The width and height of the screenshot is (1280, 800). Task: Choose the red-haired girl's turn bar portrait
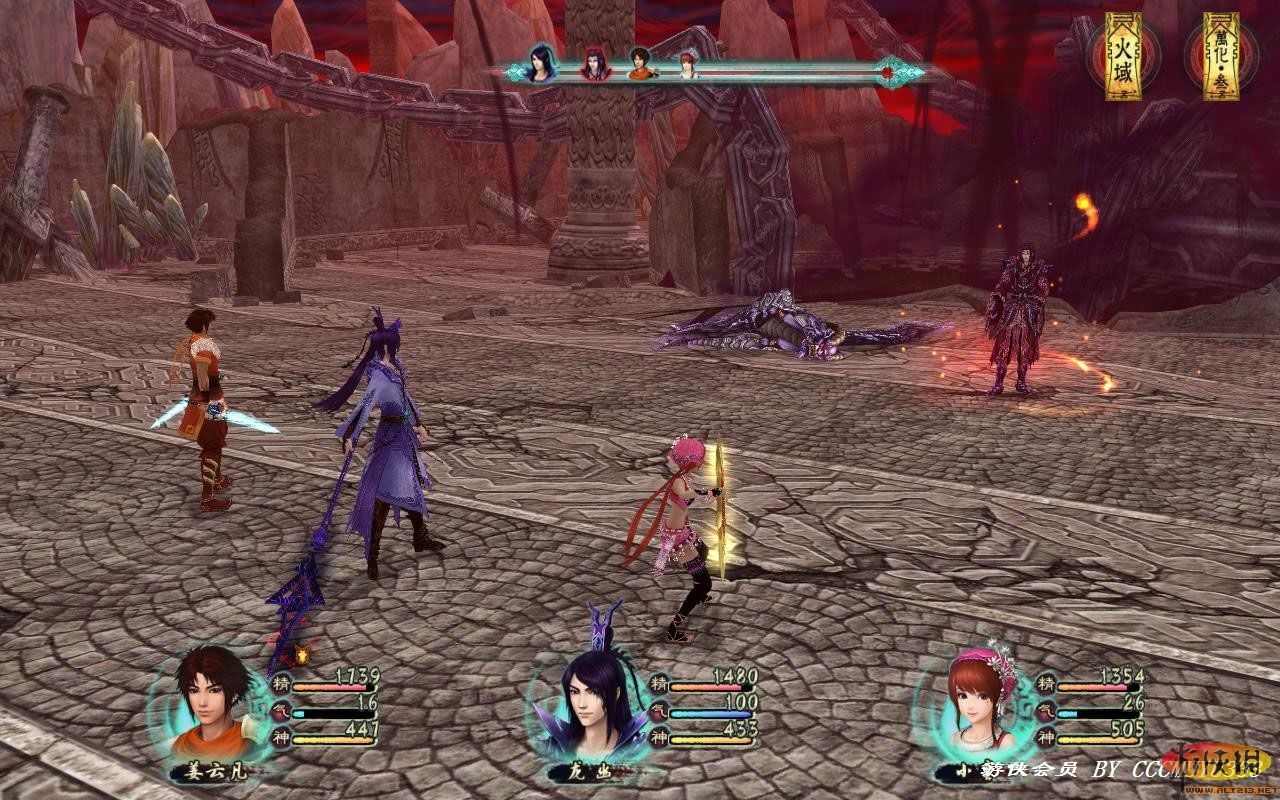pos(688,65)
